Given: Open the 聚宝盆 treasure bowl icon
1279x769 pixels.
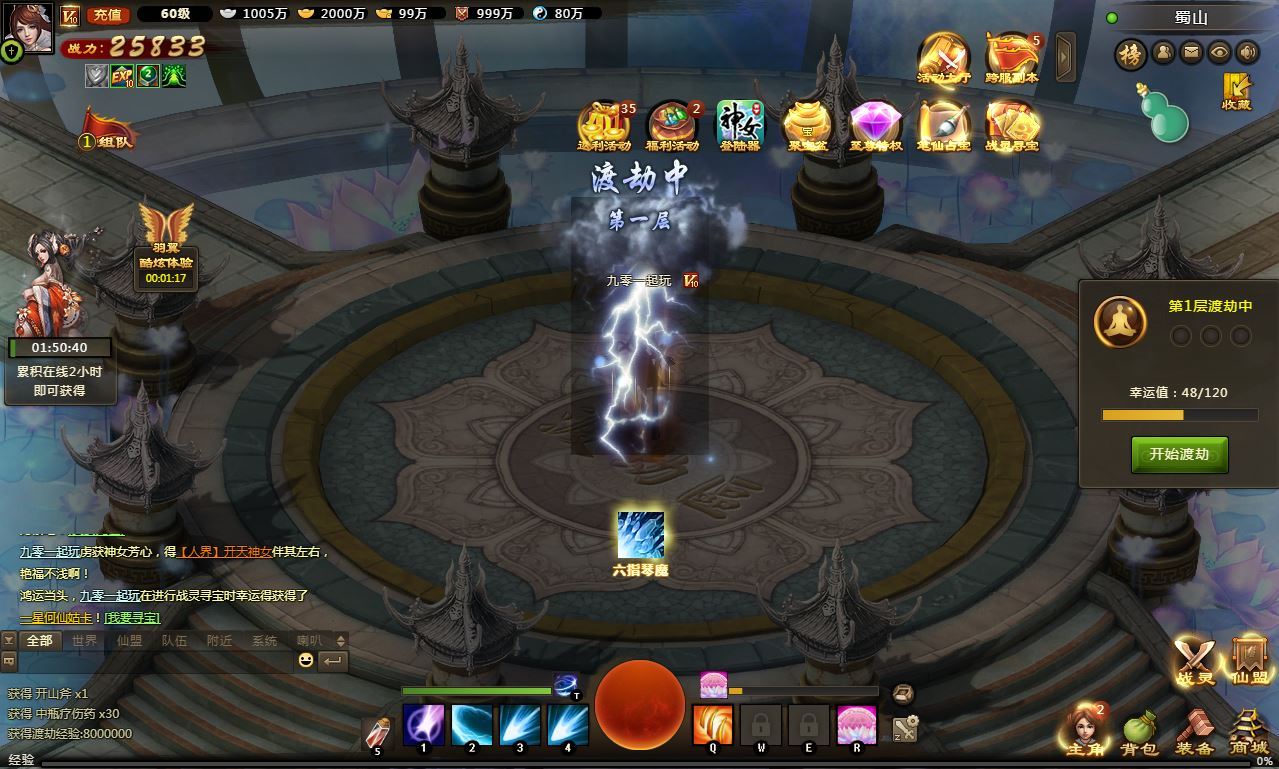Looking at the screenshot, I should click(806, 126).
